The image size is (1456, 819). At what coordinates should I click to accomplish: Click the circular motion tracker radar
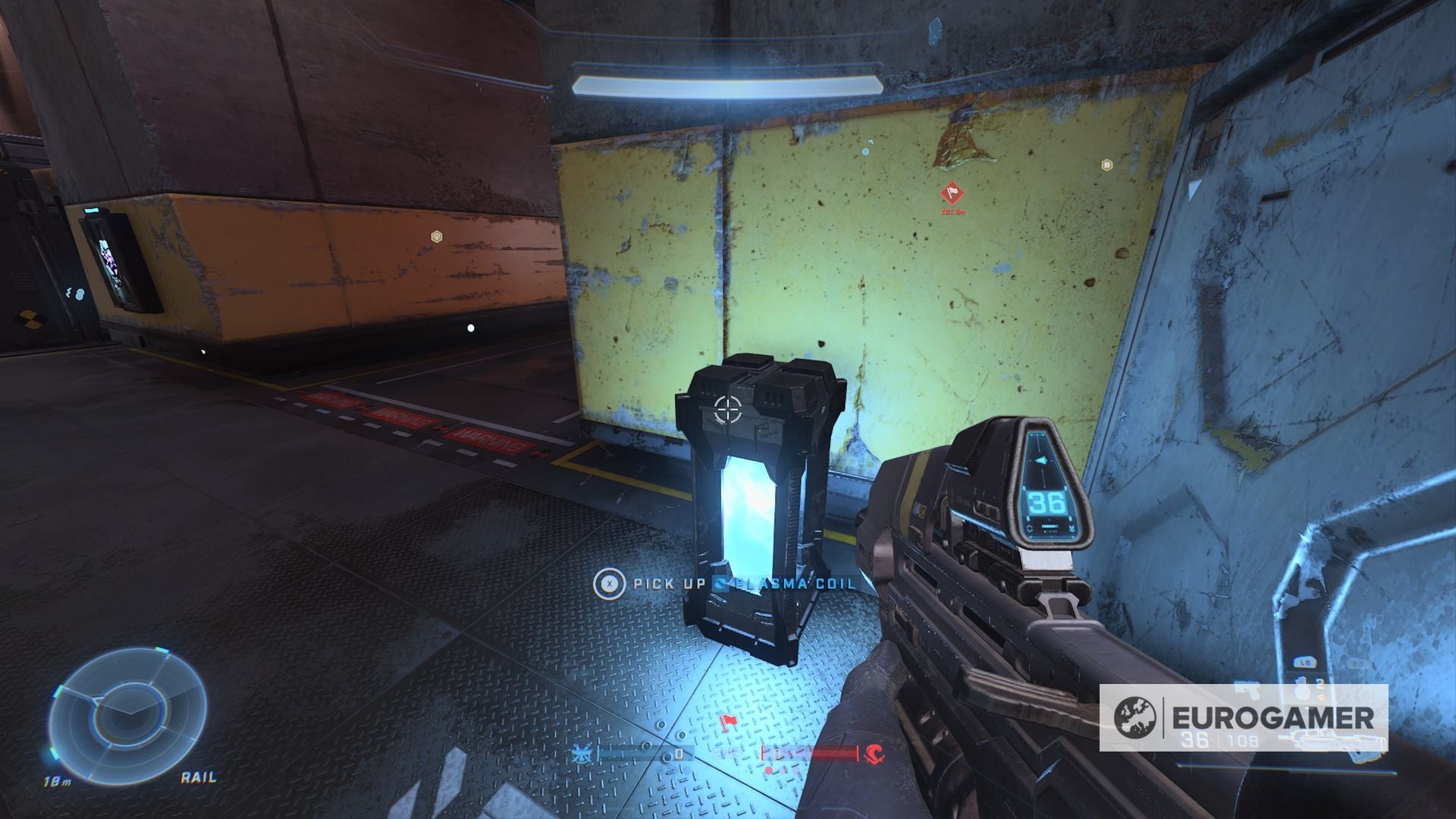[127, 706]
